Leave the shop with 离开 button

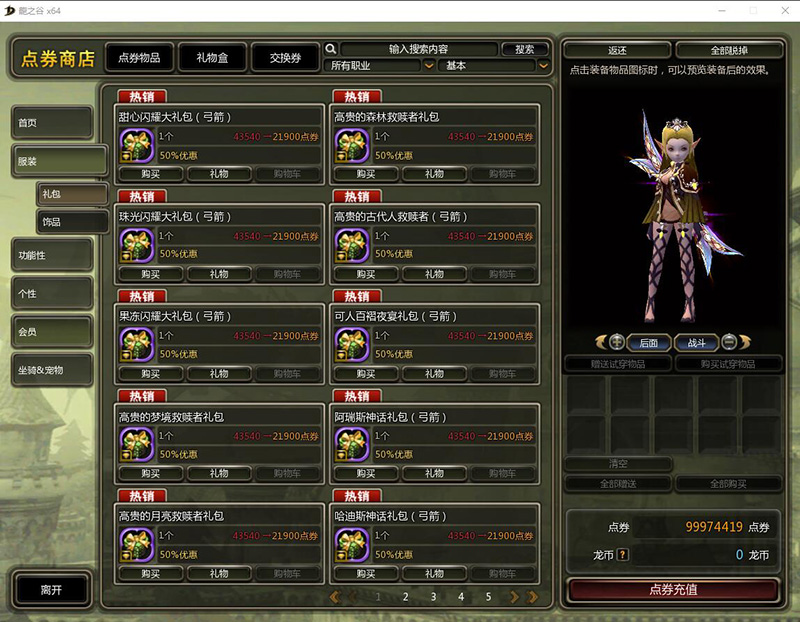click(x=52, y=590)
